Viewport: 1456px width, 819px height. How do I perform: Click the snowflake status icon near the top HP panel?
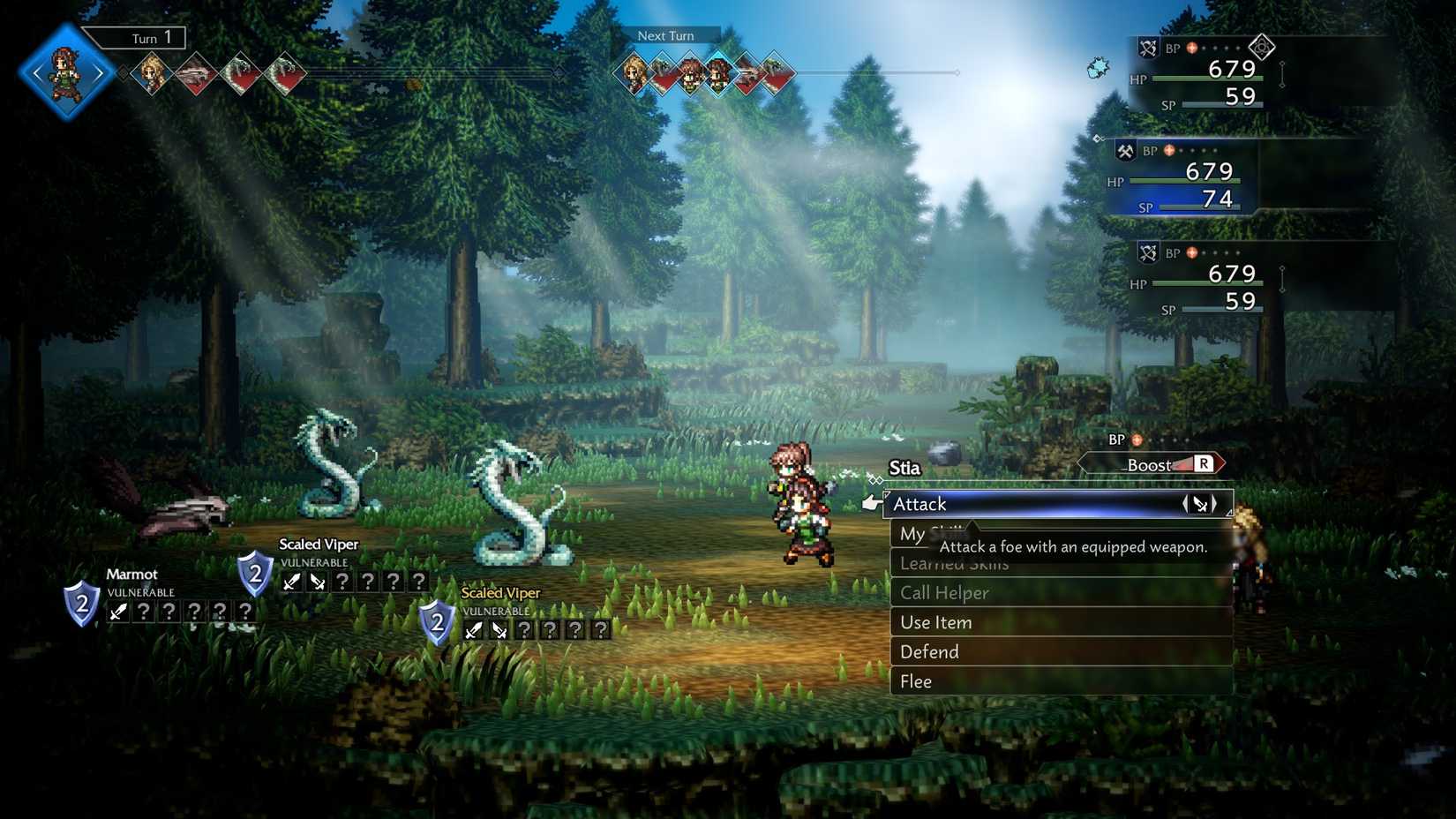point(1097,66)
